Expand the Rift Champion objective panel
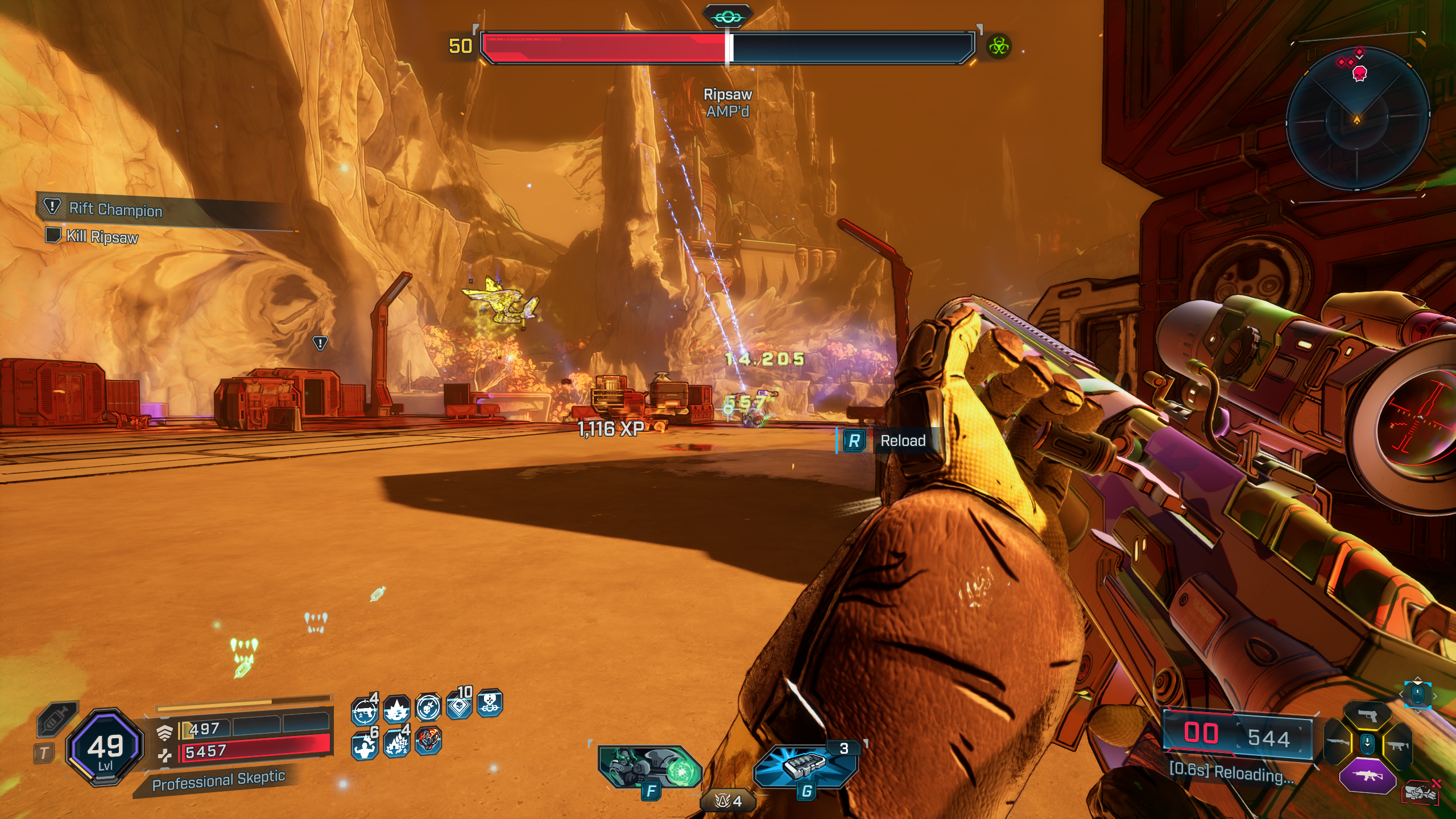Screen dimensions: 1456x819 114,209
